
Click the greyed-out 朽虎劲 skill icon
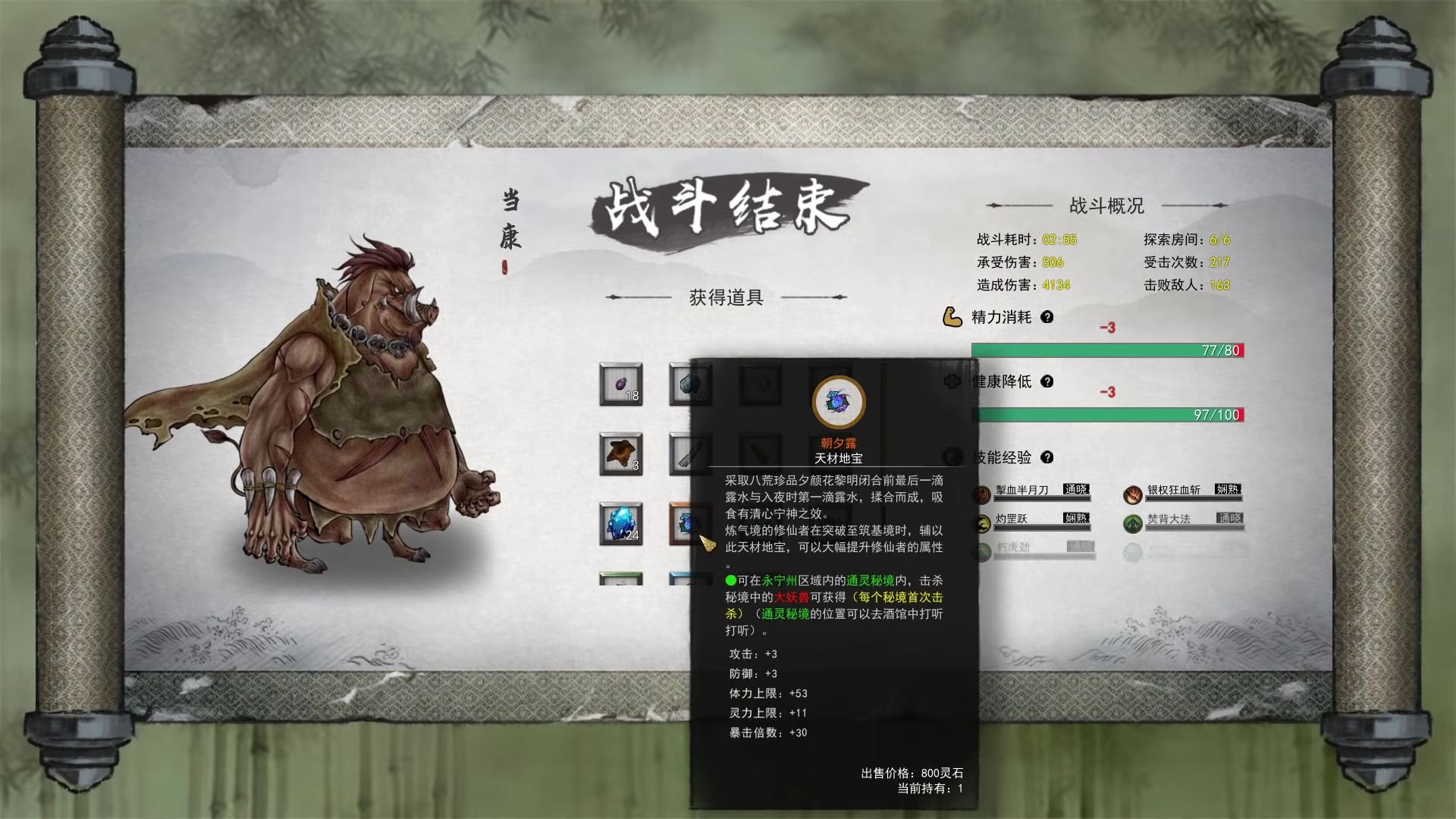click(x=981, y=551)
